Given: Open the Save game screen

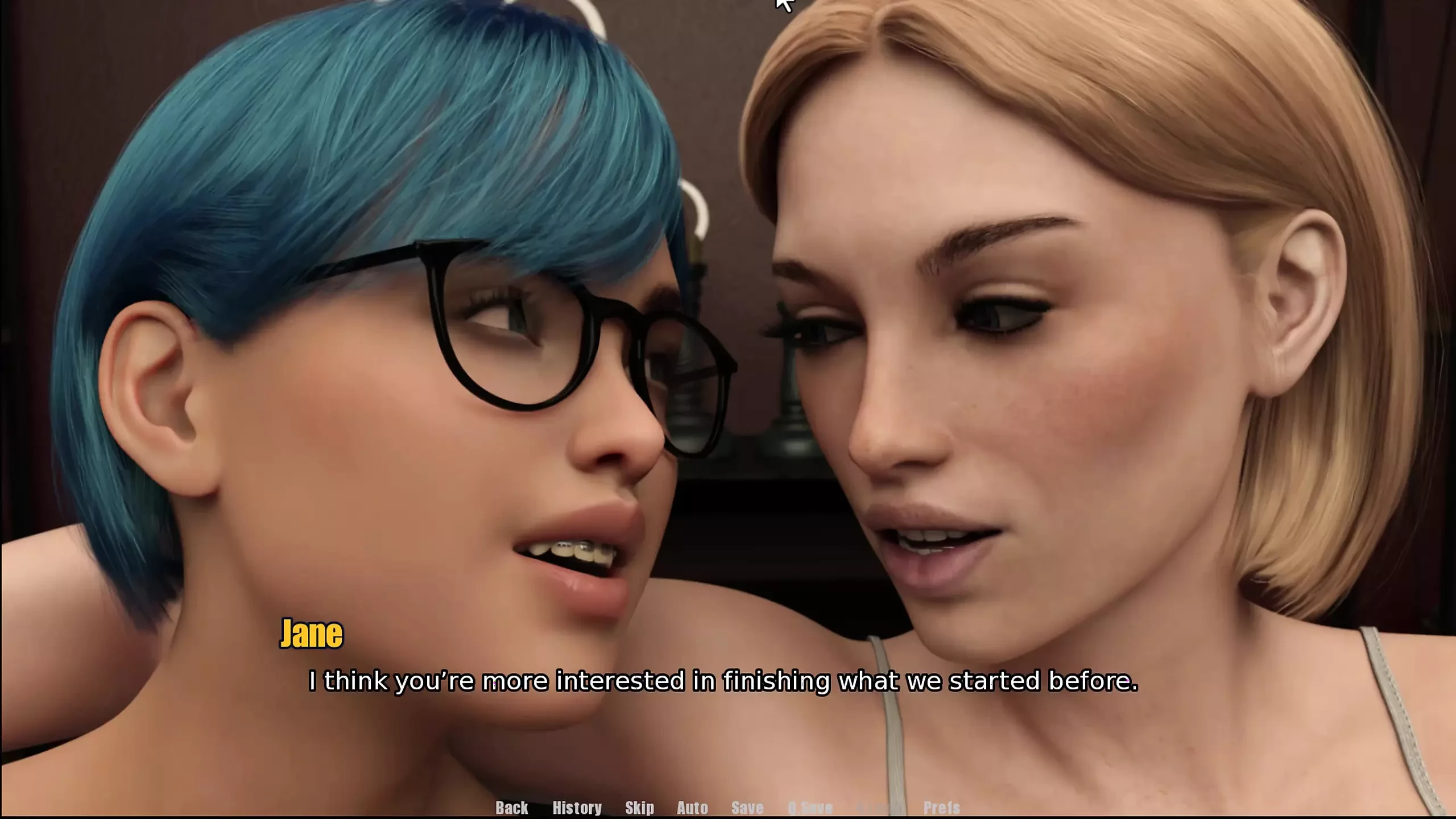Looking at the screenshot, I should tap(747, 807).
